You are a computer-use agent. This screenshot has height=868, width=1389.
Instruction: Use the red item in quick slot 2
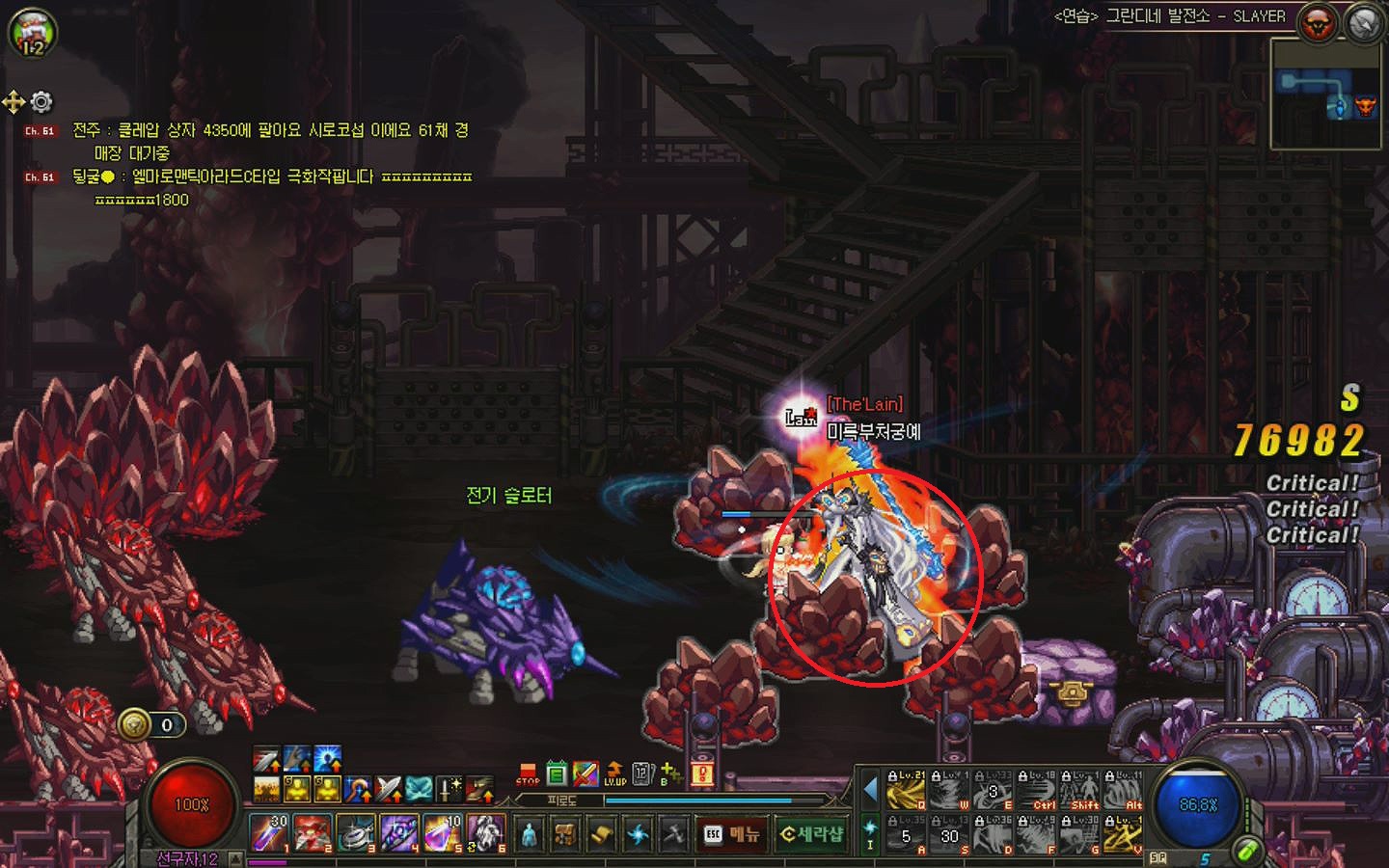coord(313,833)
